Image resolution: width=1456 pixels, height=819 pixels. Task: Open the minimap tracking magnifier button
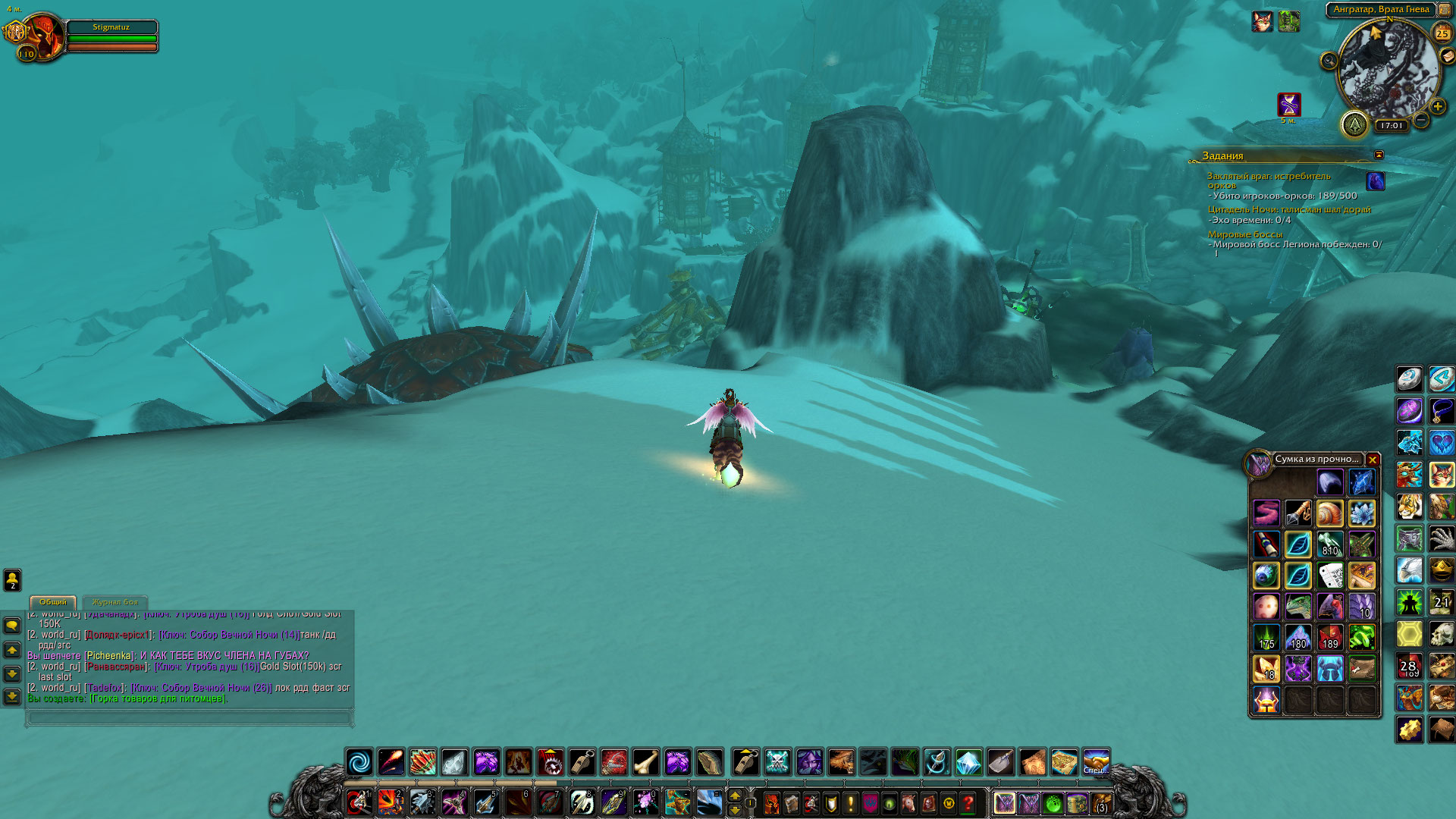[1329, 61]
